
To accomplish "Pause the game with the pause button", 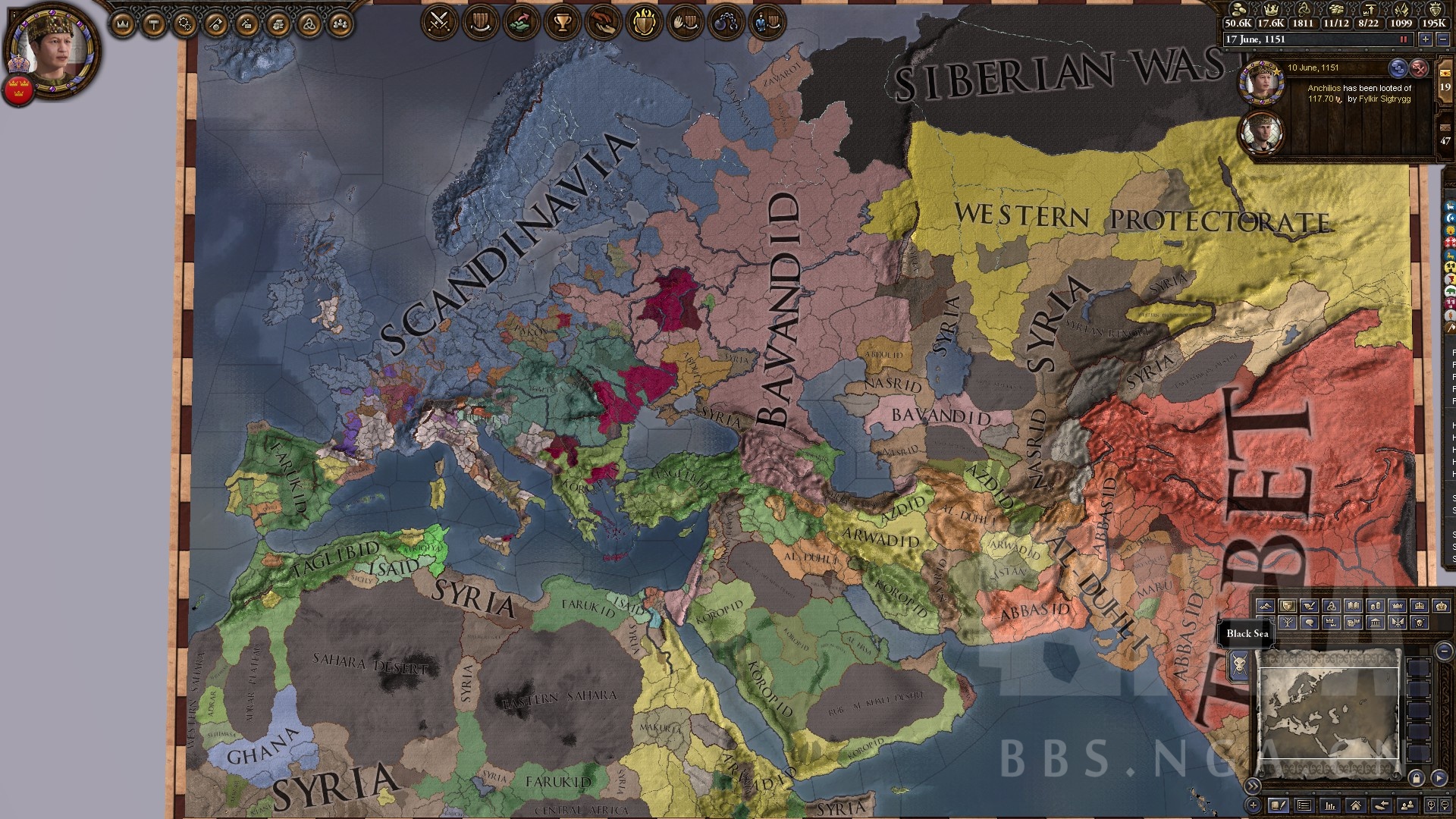I will pyautogui.click(x=1403, y=39).
